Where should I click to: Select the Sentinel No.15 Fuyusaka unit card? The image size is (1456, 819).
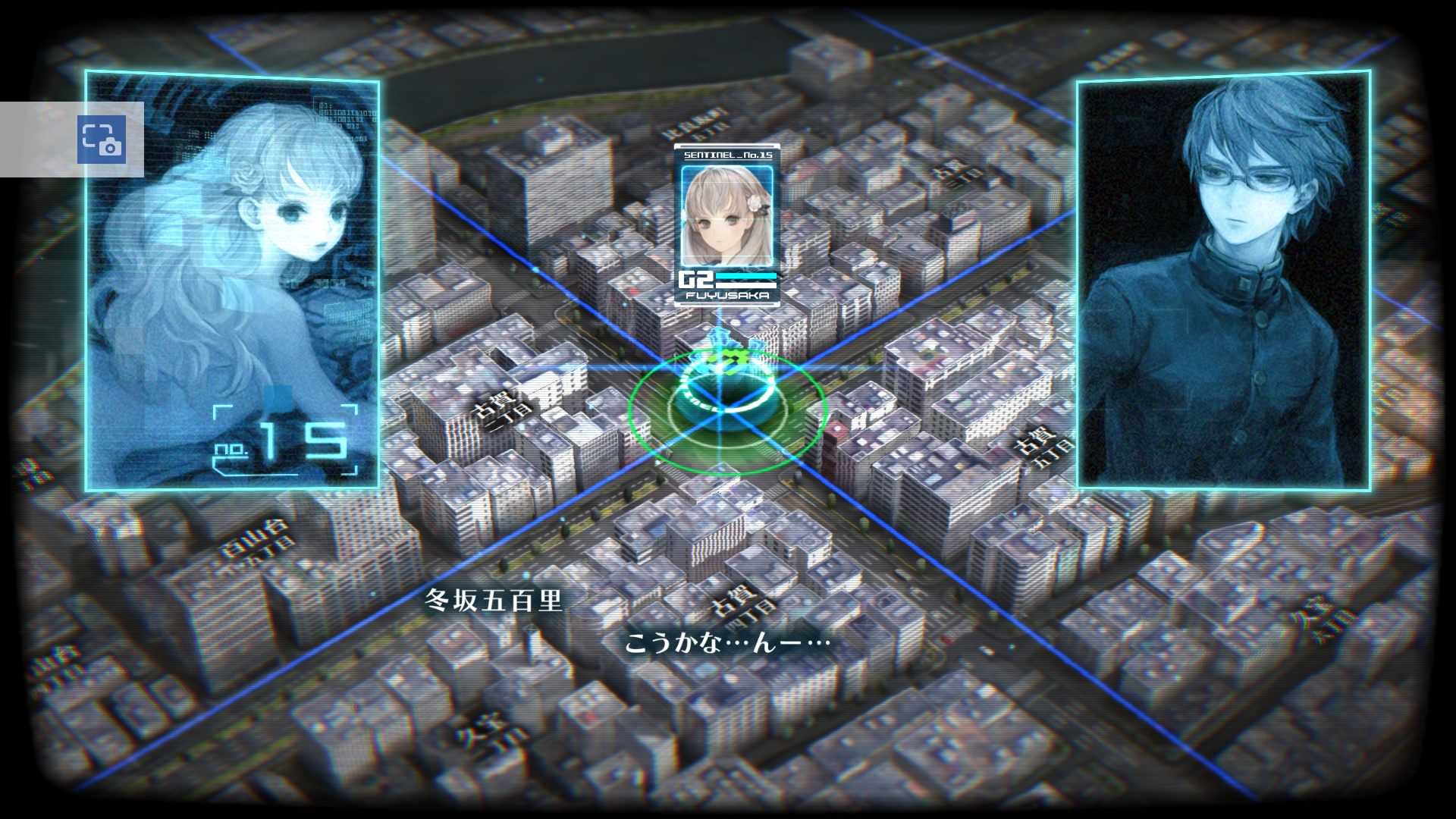tap(726, 224)
